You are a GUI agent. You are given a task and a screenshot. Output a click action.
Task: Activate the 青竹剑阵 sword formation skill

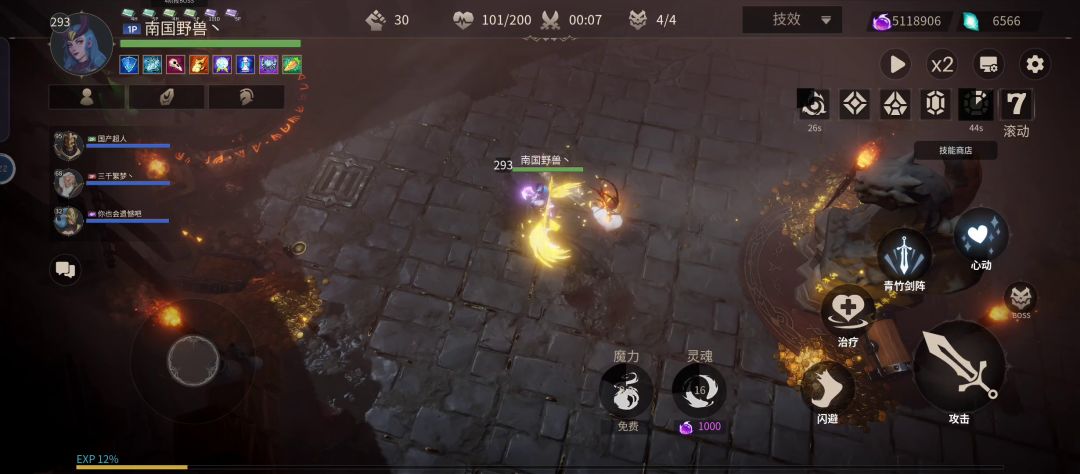pyautogui.click(x=904, y=255)
